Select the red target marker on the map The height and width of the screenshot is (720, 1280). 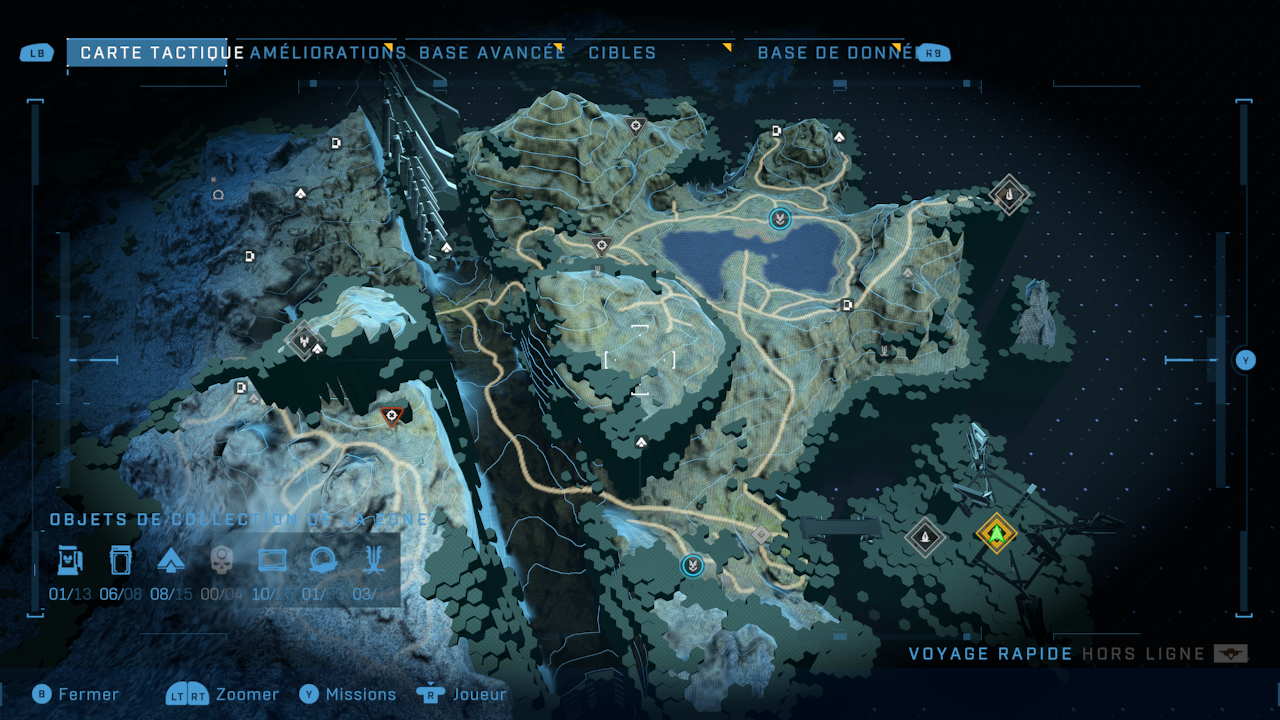[x=392, y=415]
